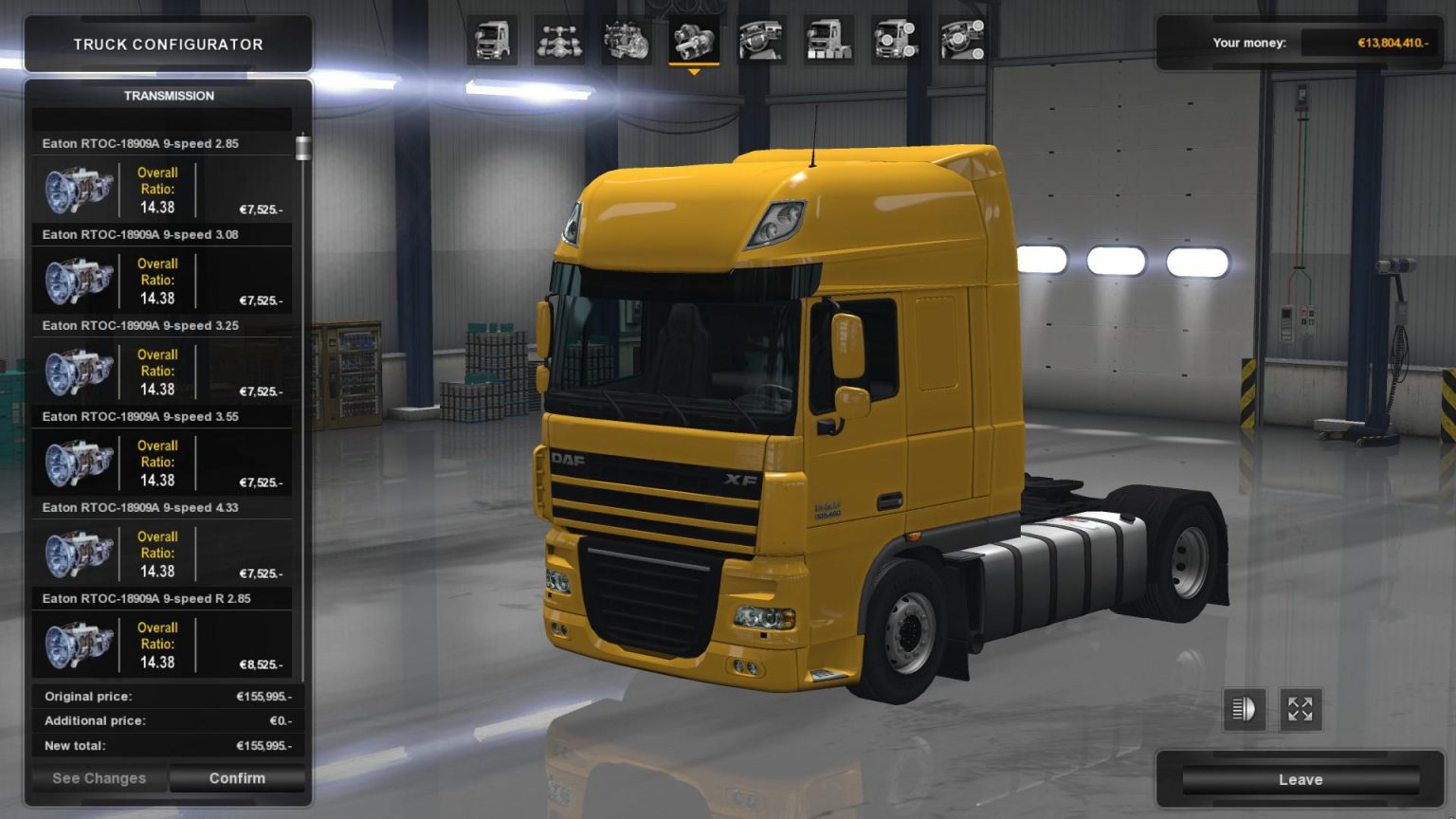Toggle the truck headlights preview
1456x819 pixels.
[x=1244, y=709]
